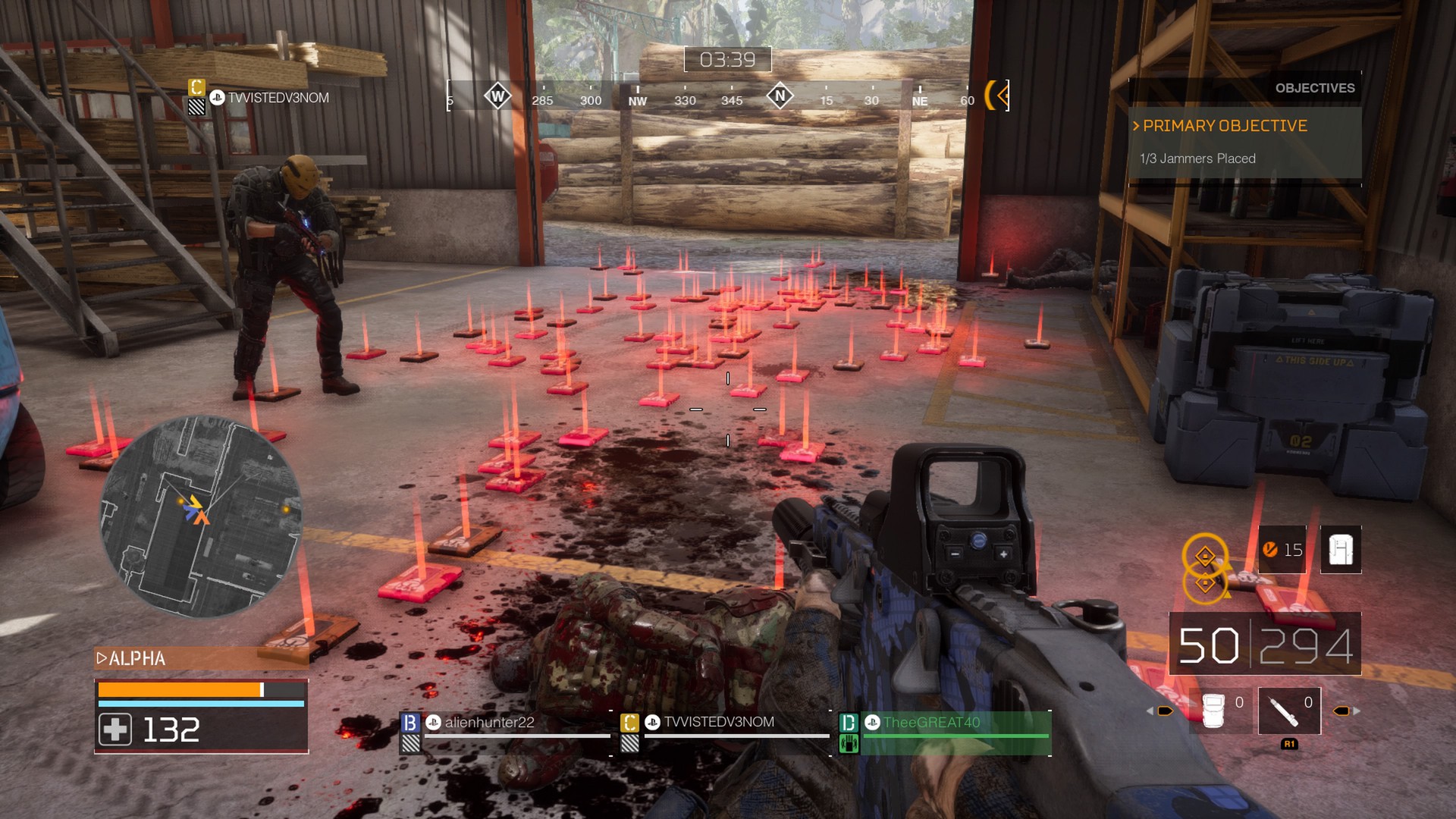Select the white pouch gear slot

[1214, 711]
